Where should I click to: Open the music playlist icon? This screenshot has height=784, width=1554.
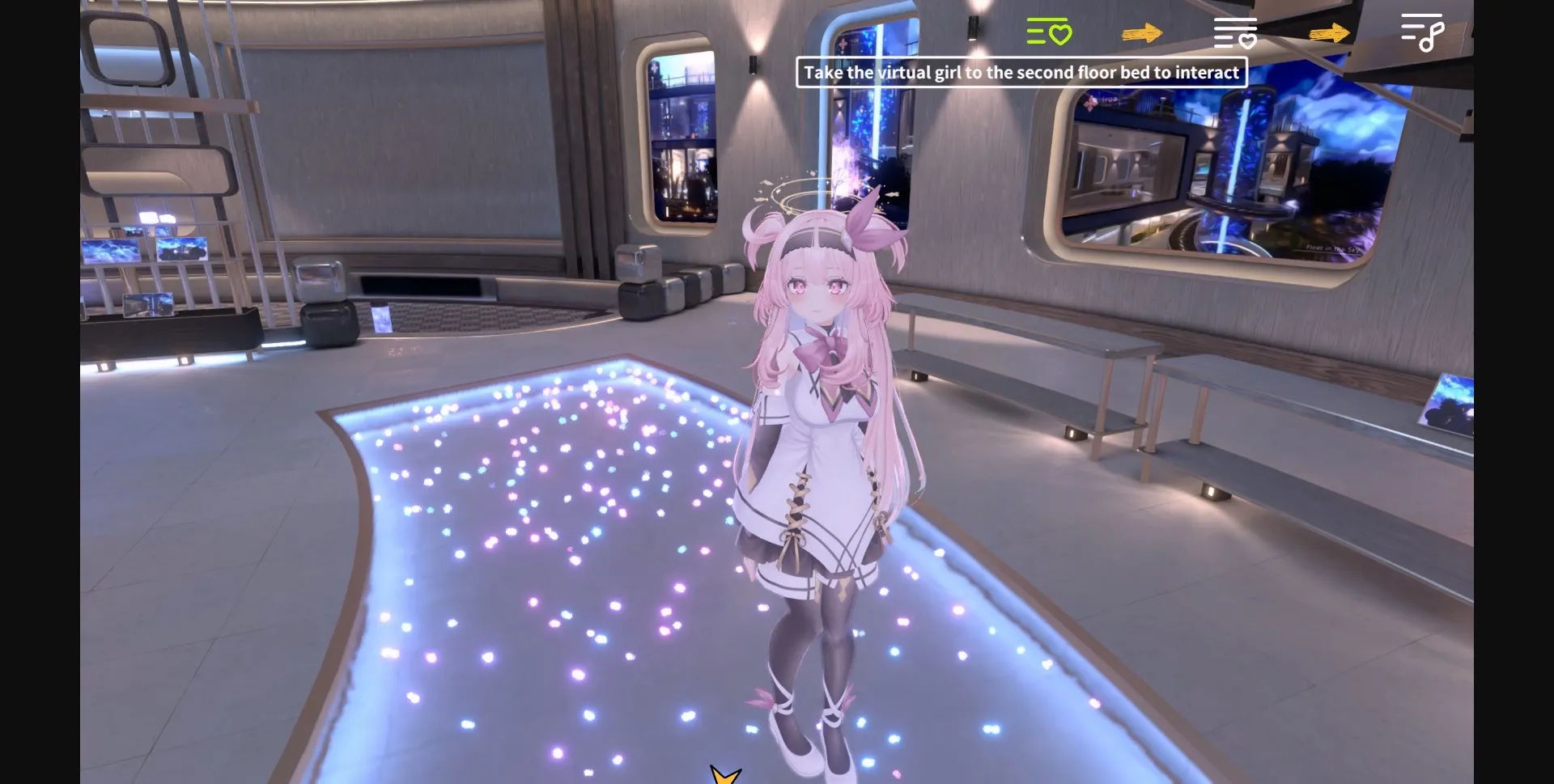pyautogui.click(x=1422, y=34)
